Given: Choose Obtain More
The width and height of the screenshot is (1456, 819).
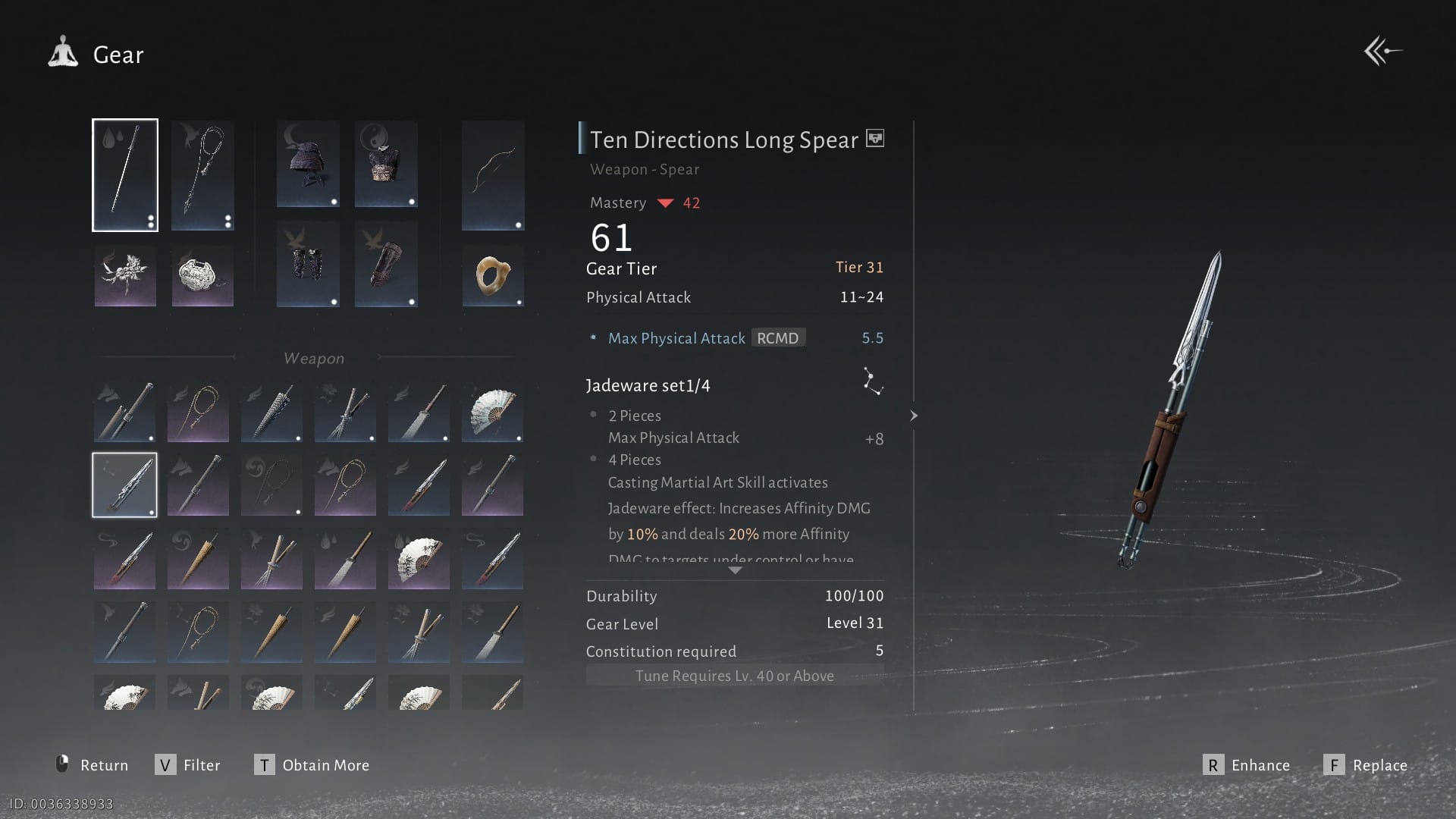Looking at the screenshot, I should [x=312, y=764].
